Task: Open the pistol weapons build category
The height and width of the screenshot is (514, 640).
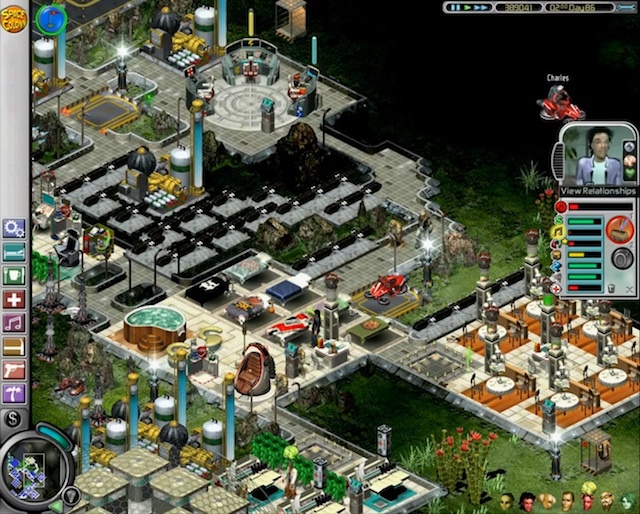Action: click(x=14, y=370)
